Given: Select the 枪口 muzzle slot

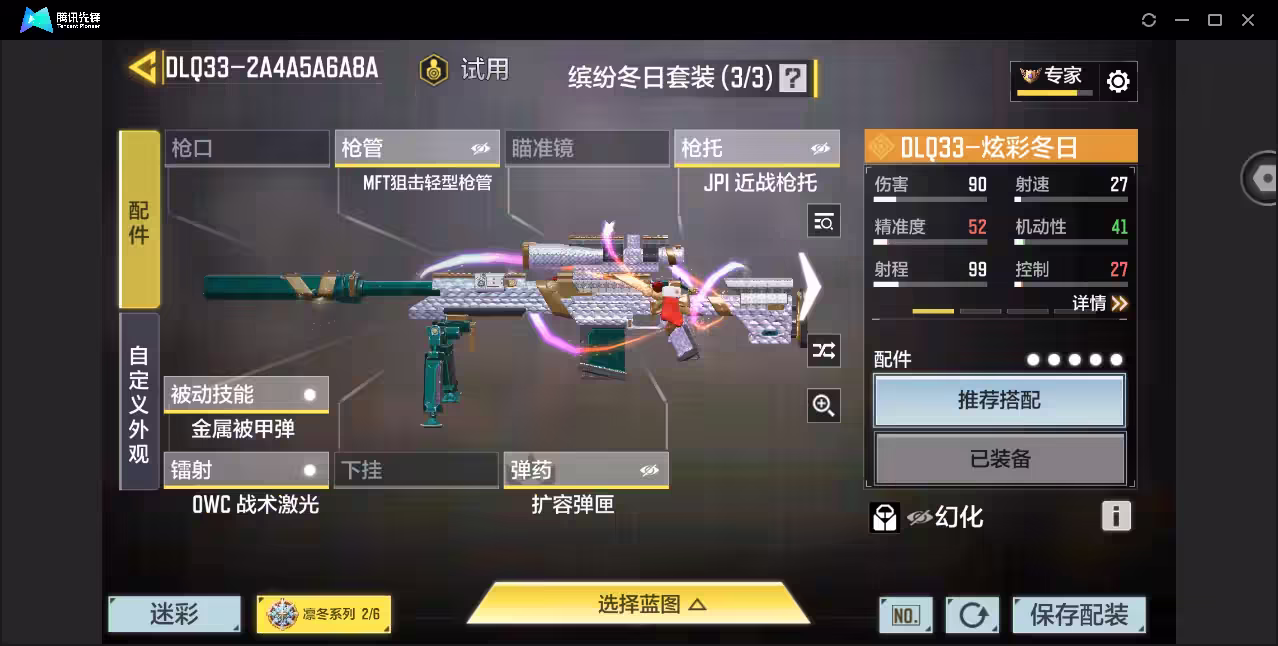Looking at the screenshot, I should pos(246,148).
